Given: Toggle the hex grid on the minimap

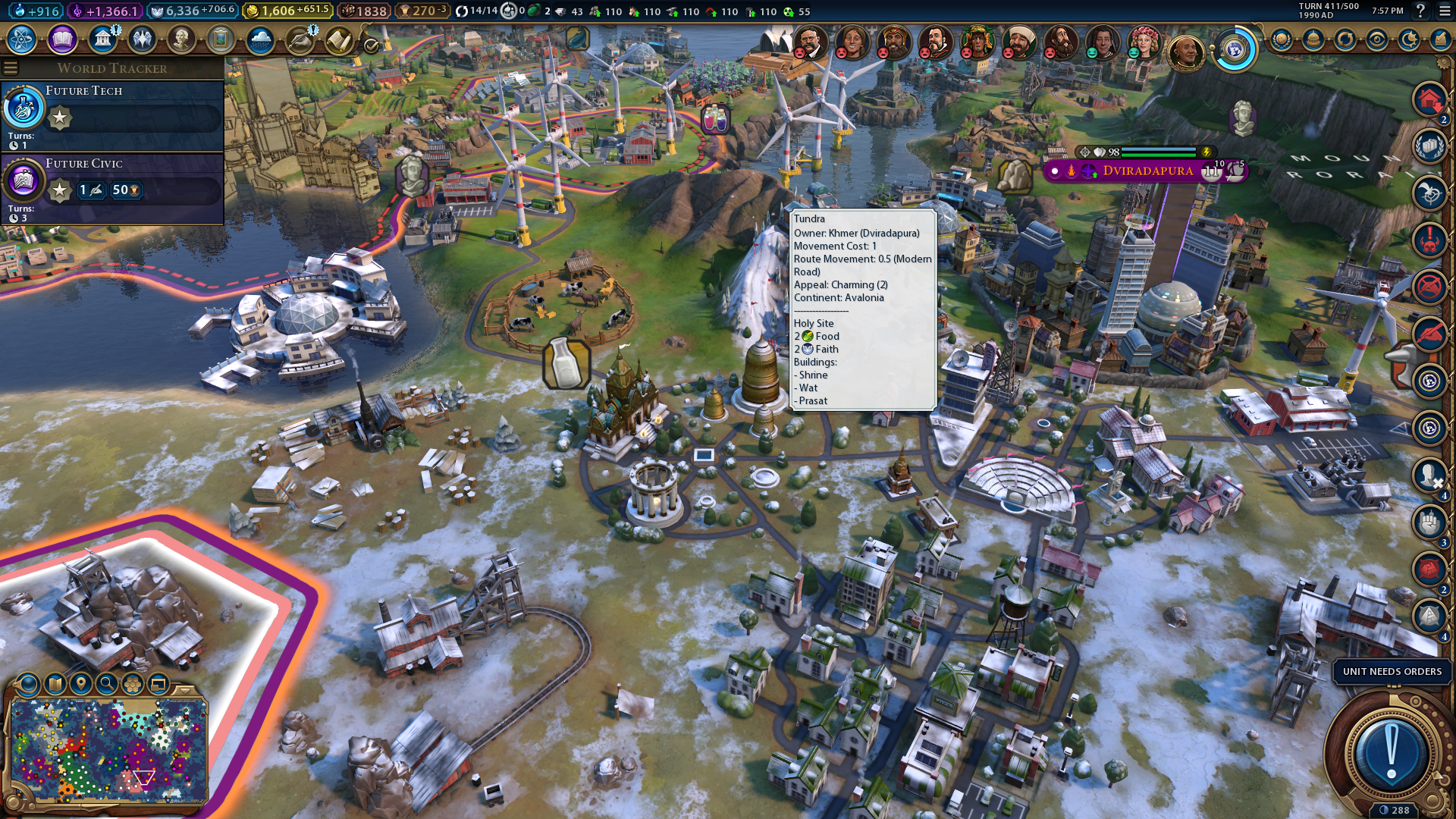Looking at the screenshot, I should point(133,685).
